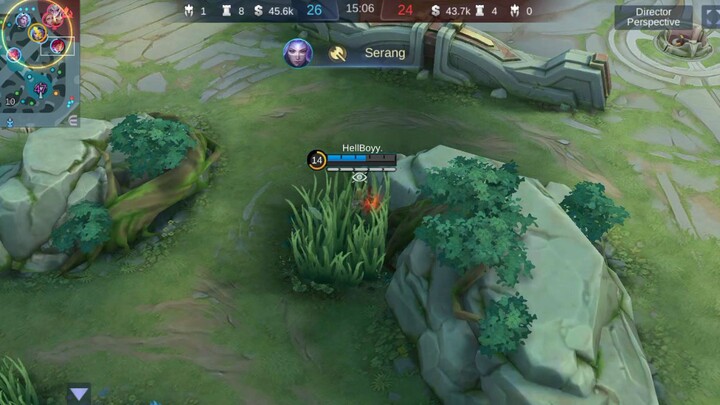
Task: Select the yellow-ringed hero on the minimap
Action: (x=37, y=34)
